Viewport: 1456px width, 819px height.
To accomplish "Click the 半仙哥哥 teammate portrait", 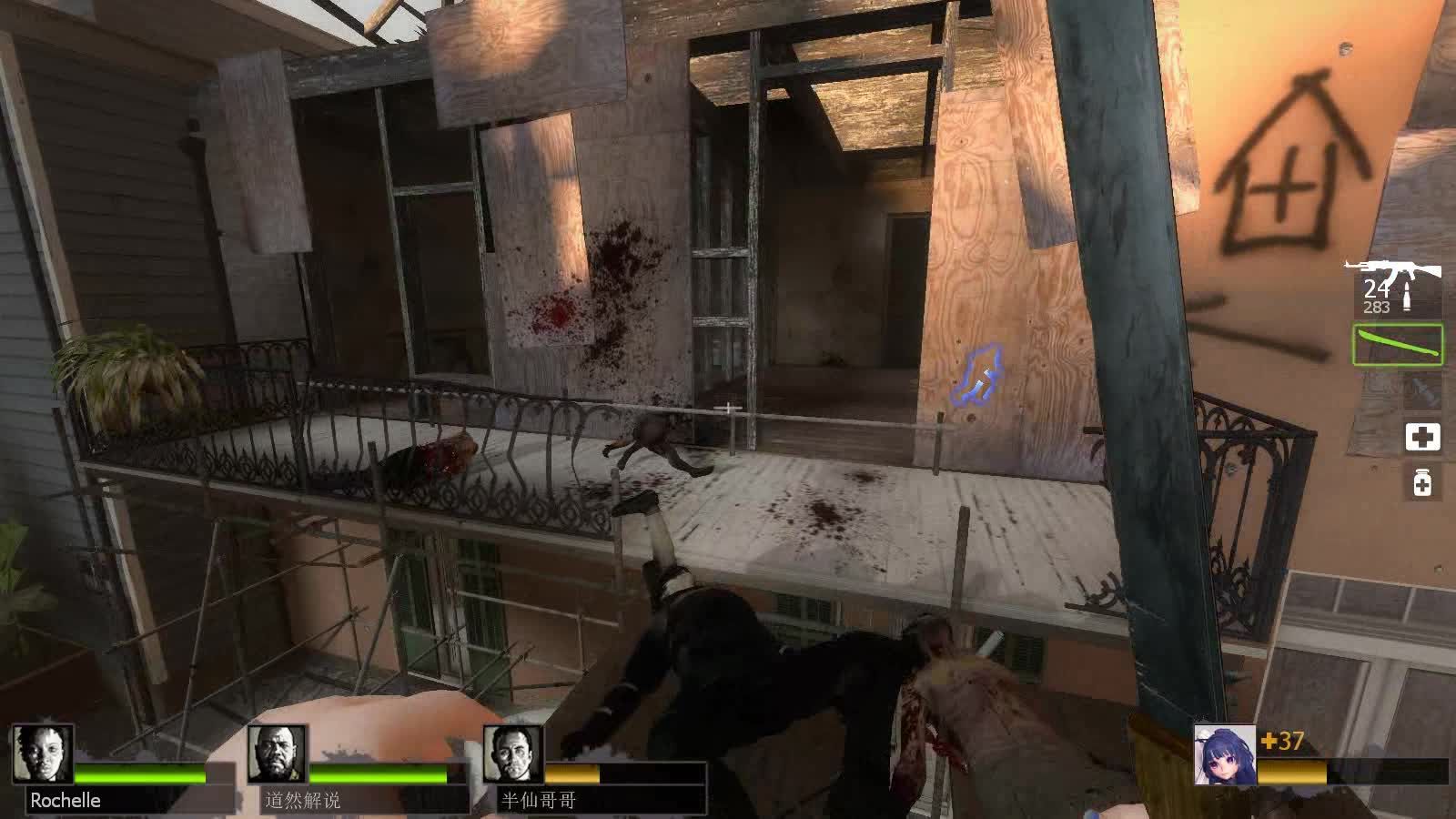I will tap(512, 753).
